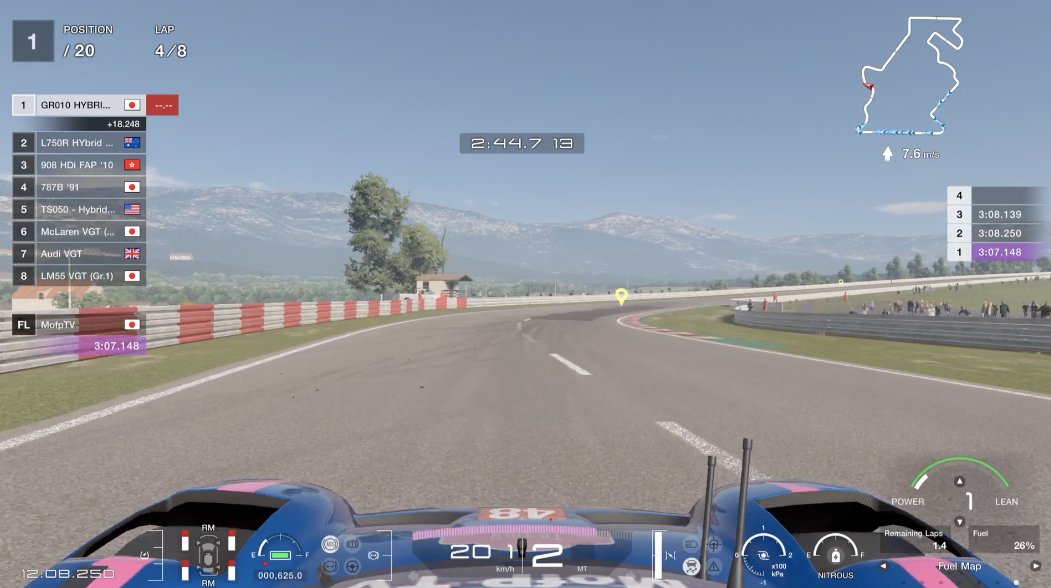Screen dimensions: 1051x588
Task: Select the LM55 VGT (Gr.1) row
Action: tap(78, 275)
